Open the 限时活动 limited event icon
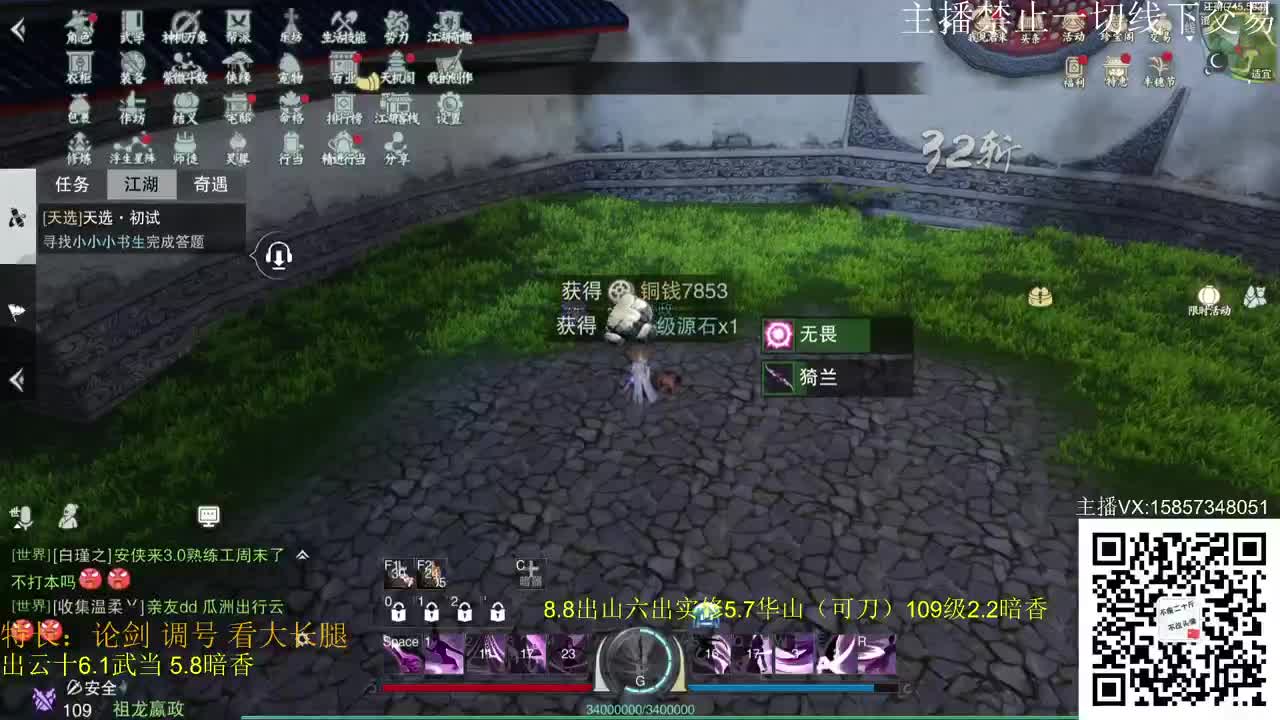 tap(1209, 296)
